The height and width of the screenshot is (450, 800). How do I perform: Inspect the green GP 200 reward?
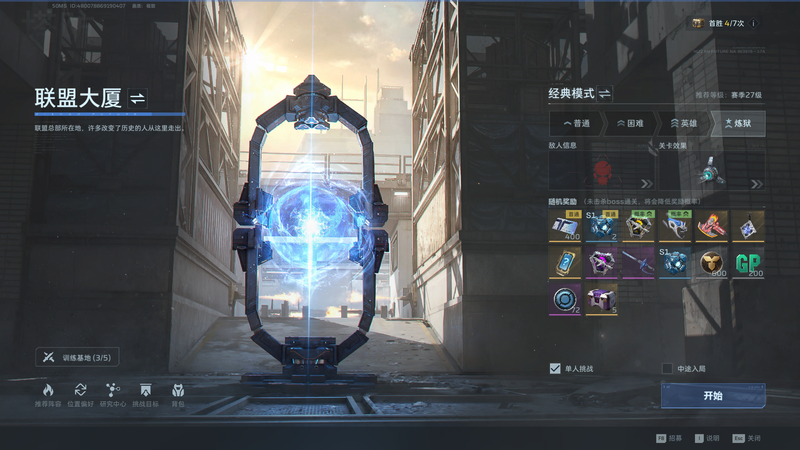click(x=748, y=262)
